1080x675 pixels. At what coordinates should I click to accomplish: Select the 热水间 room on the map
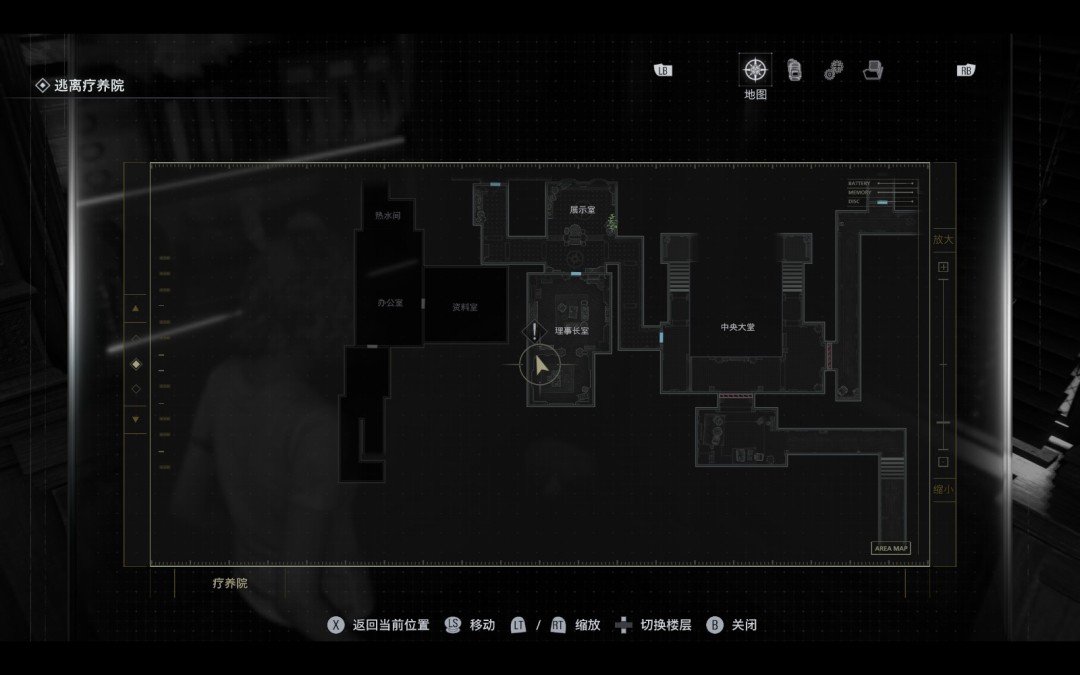(x=388, y=215)
